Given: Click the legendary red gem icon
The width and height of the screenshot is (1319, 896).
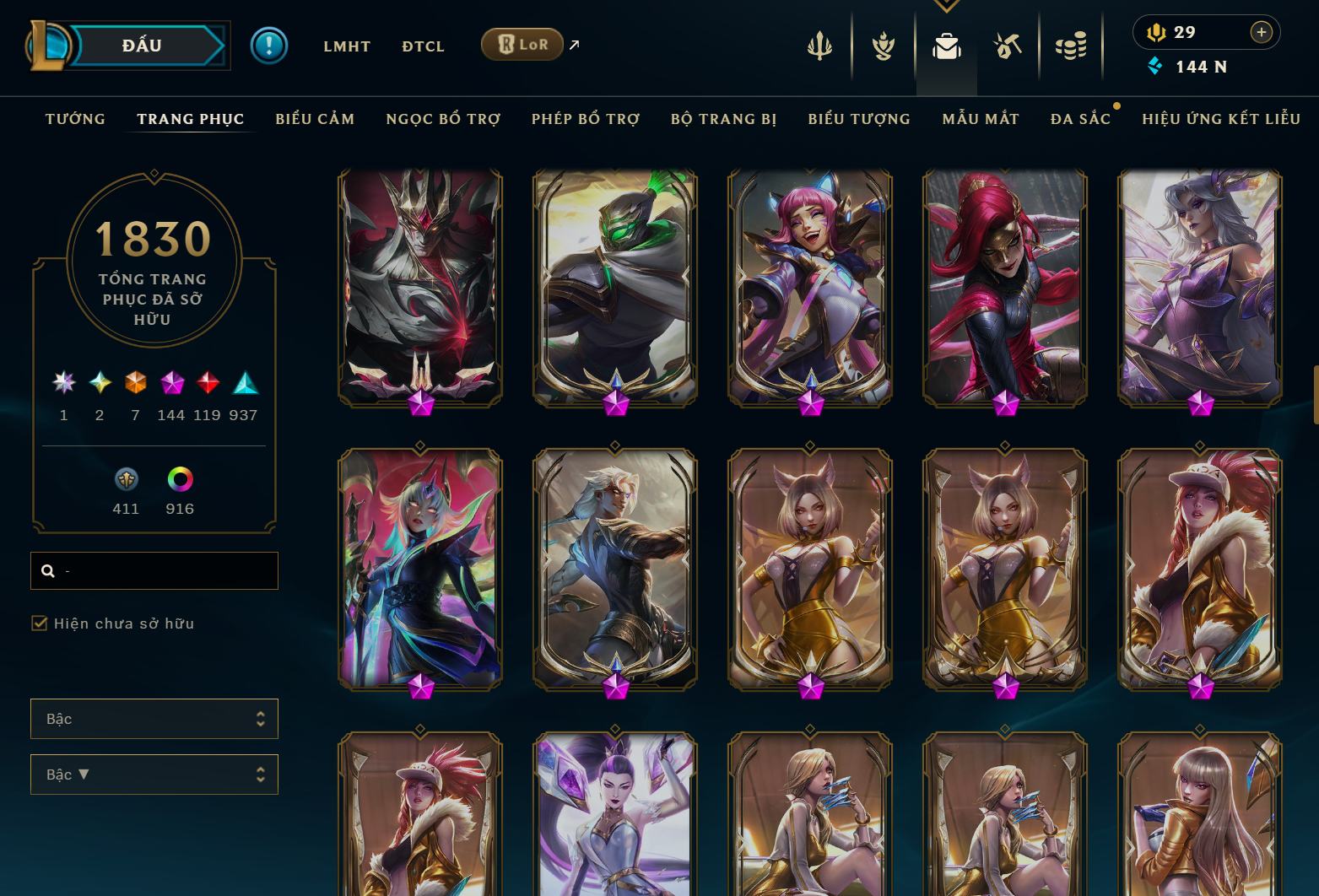Looking at the screenshot, I should pos(208,384).
